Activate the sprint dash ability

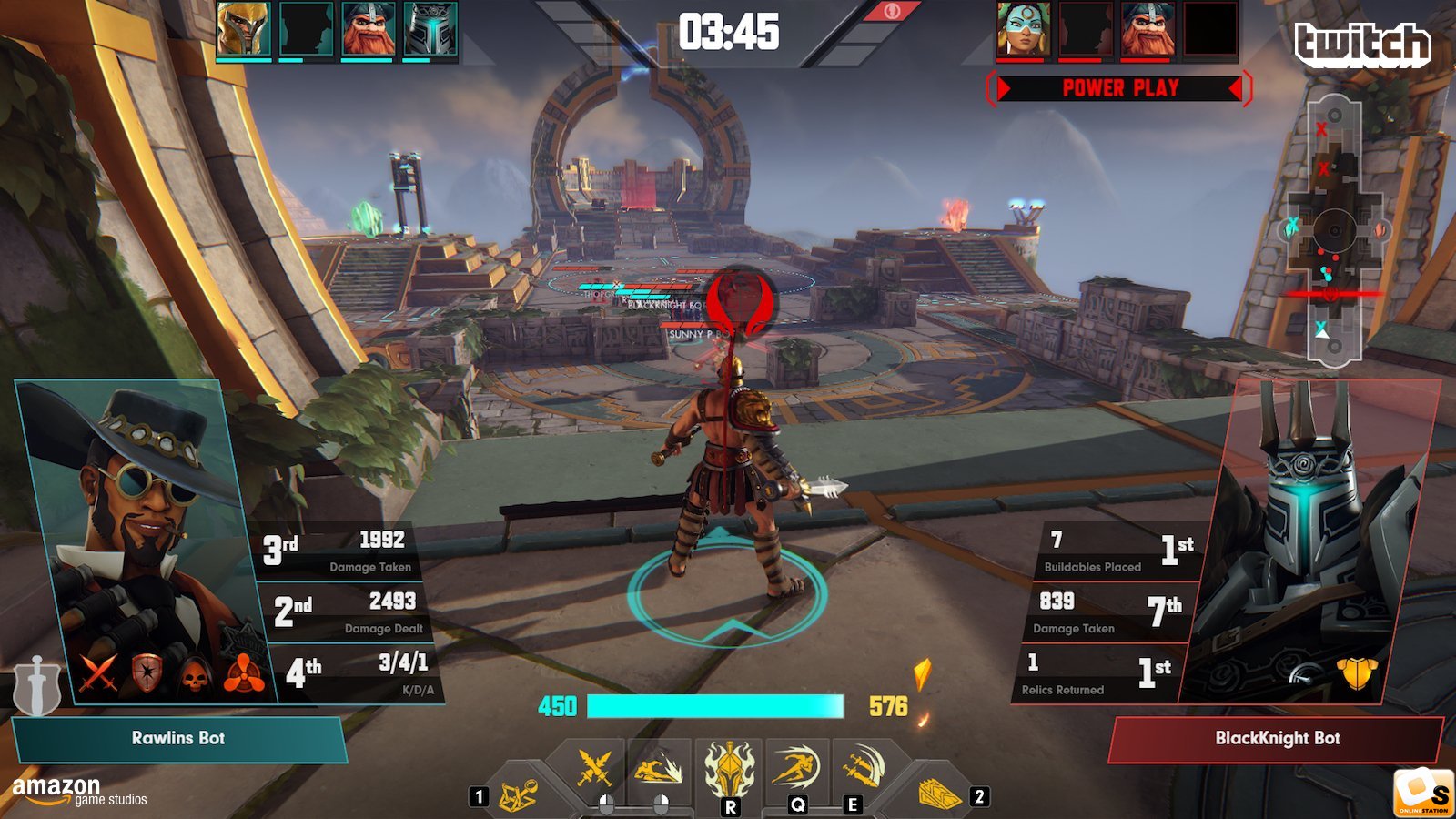click(x=796, y=767)
